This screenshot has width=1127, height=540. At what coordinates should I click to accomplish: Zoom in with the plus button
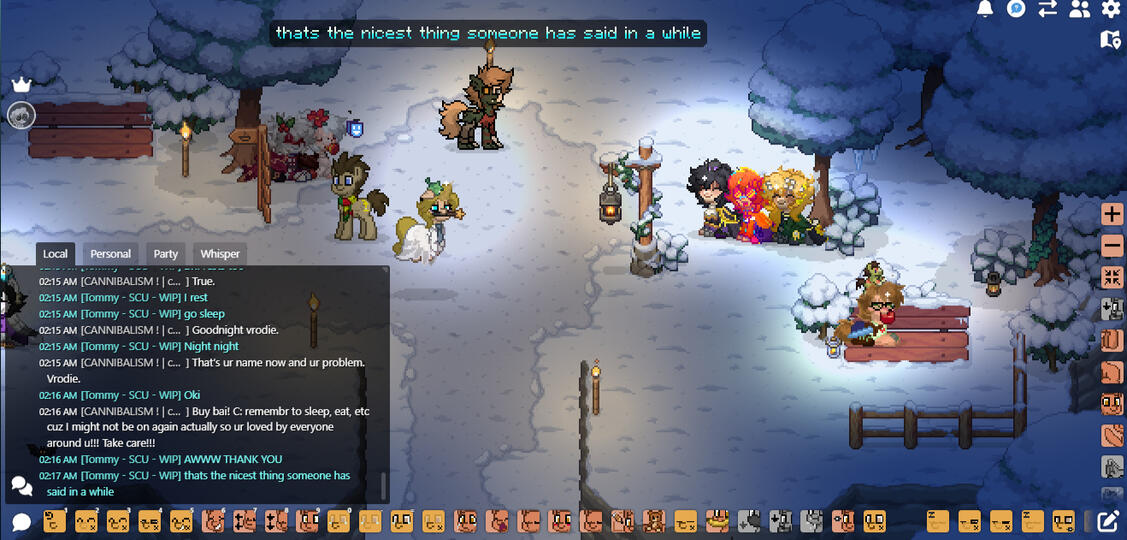(1112, 214)
